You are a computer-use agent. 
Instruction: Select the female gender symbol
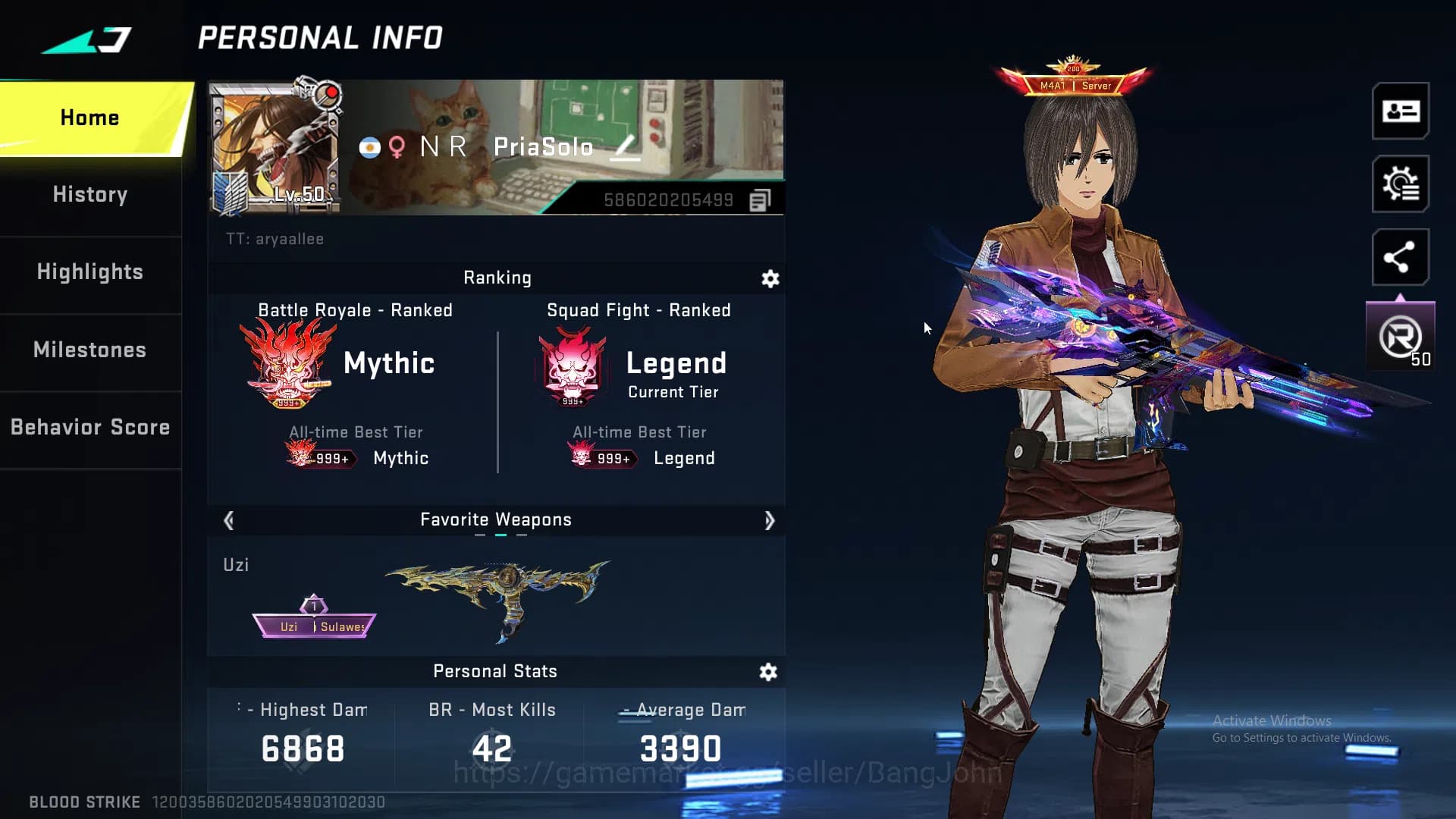coord(395,147)
